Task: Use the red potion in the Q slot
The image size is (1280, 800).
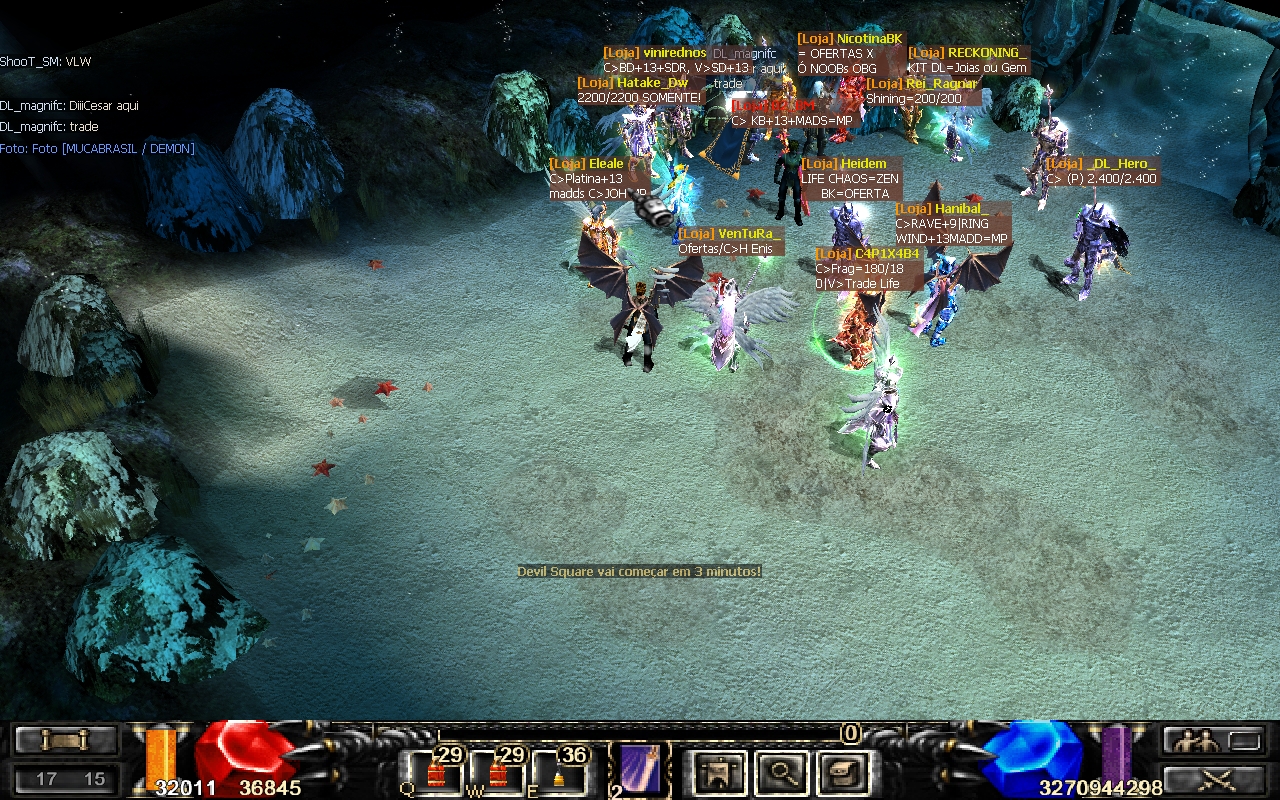Action: pos(438,772)
